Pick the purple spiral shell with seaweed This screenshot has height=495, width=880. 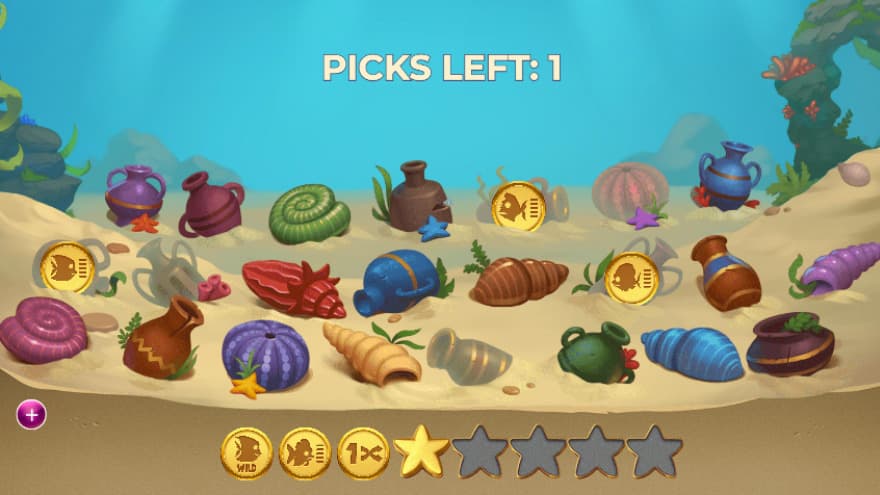click(x=839, y=269)
